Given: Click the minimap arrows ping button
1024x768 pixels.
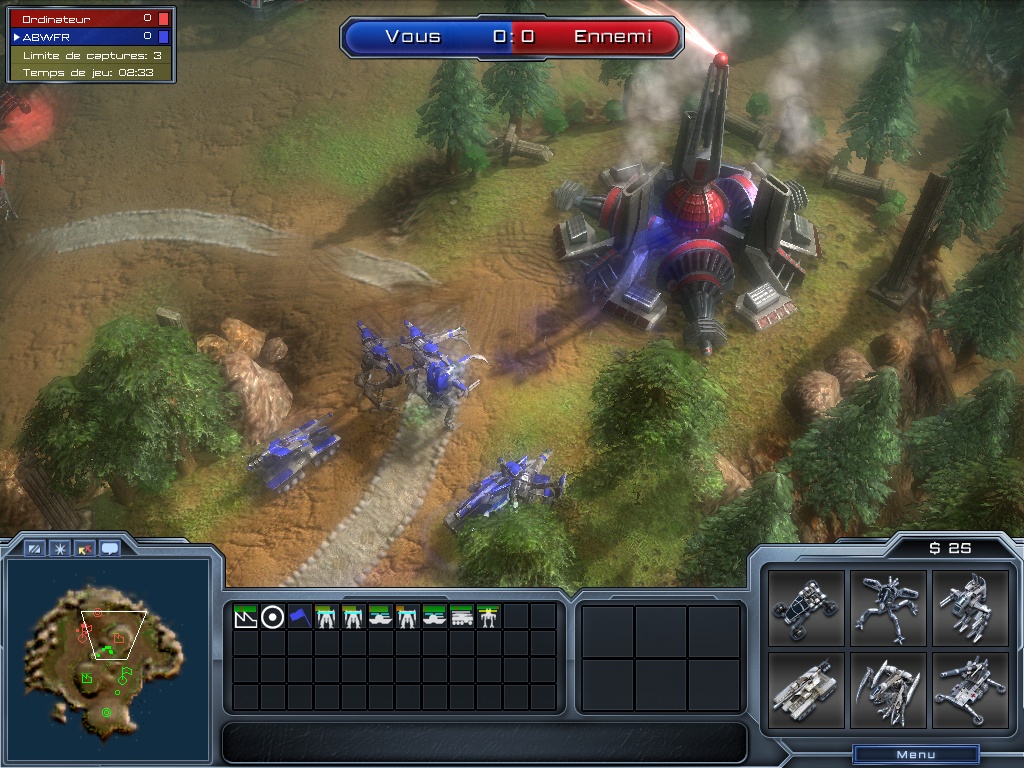Looking at the screenshot, I should click(x=85, y=548).
